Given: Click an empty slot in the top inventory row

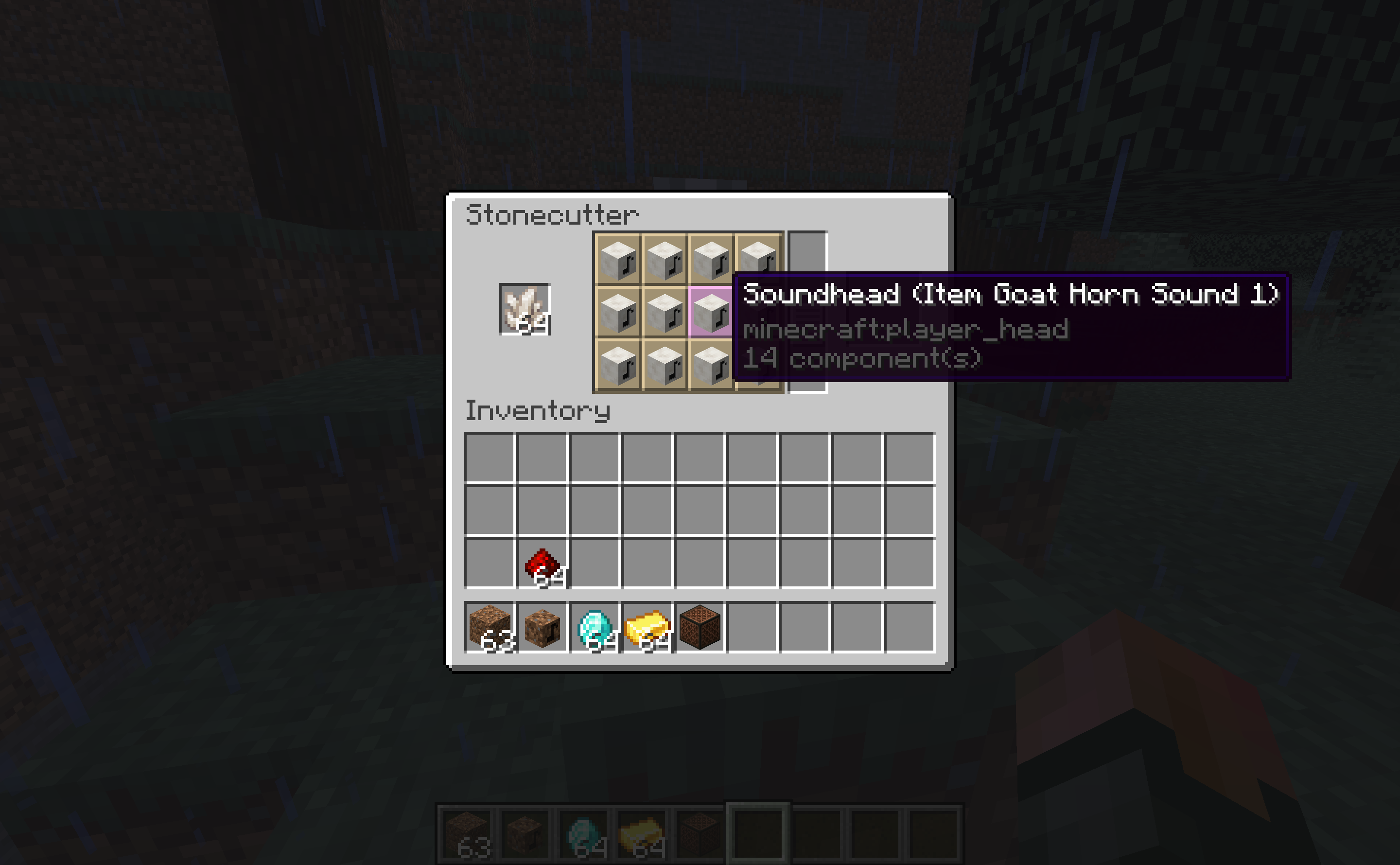Looking at the screenshot, I should point(492,458).
